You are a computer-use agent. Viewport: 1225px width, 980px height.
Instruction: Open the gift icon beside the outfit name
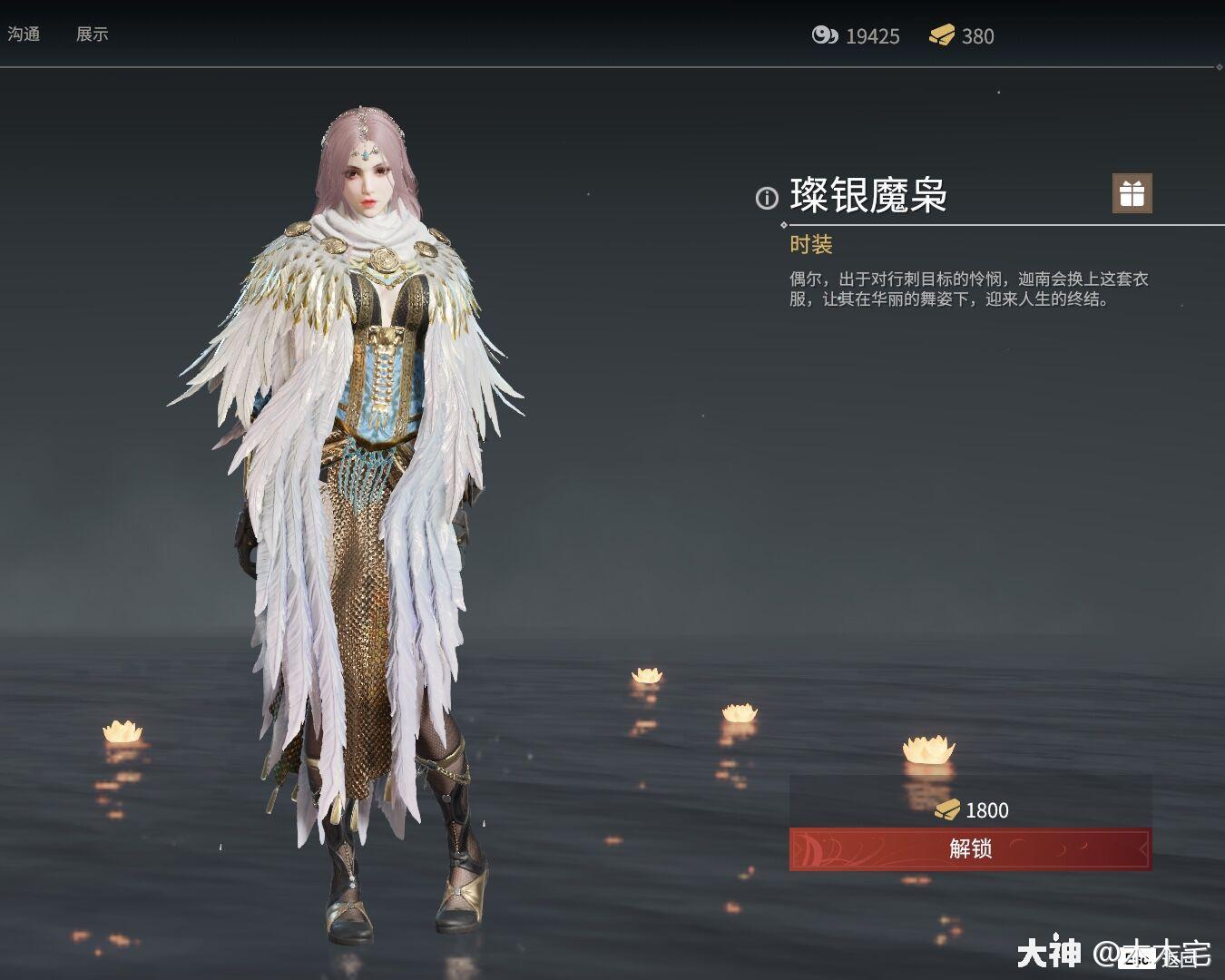(x=1132, y=194)
